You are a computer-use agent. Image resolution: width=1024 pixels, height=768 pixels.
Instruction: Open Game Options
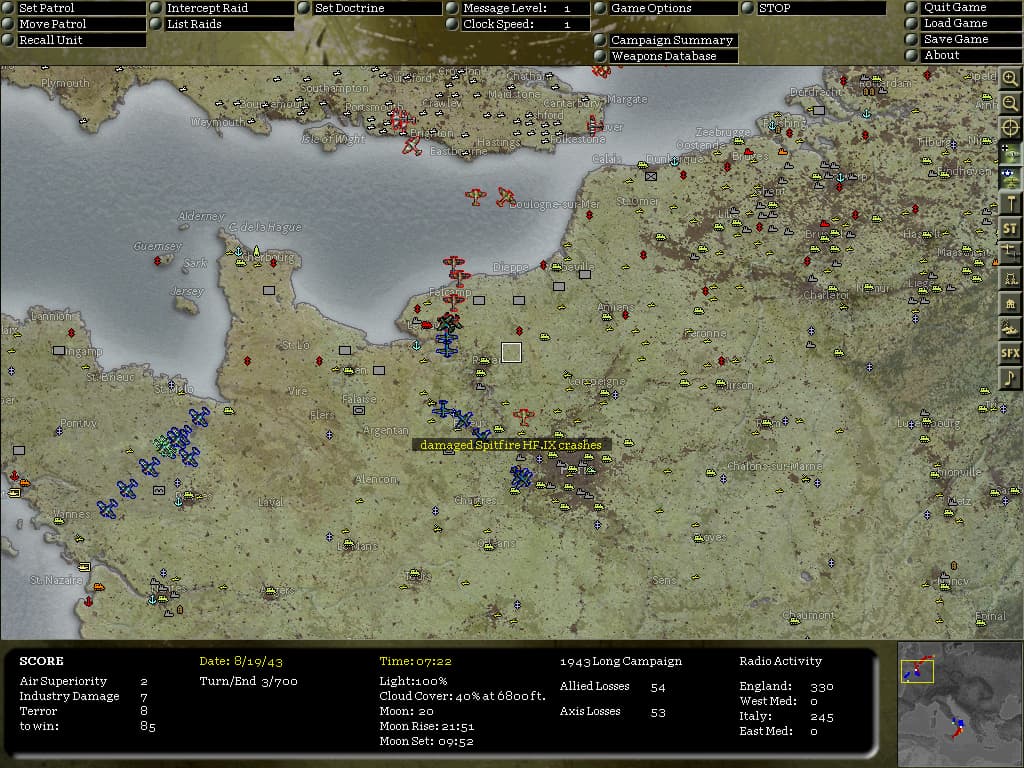(x=671, y=8)
